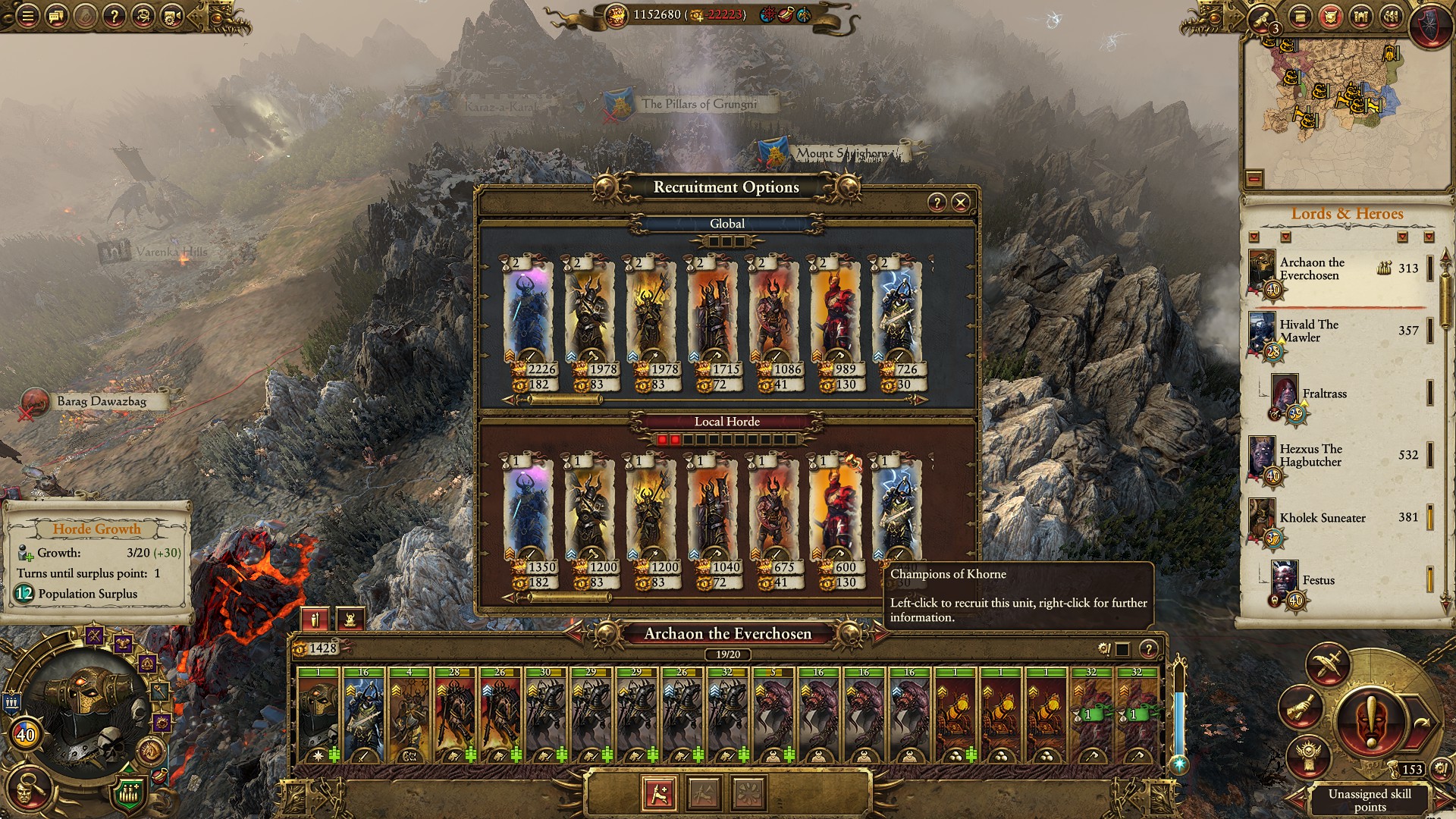Image resolution: width=1456 pixels, height=819 pixels.
Task: Select the hero Fraltrass
Action: tap(1324, 394)
